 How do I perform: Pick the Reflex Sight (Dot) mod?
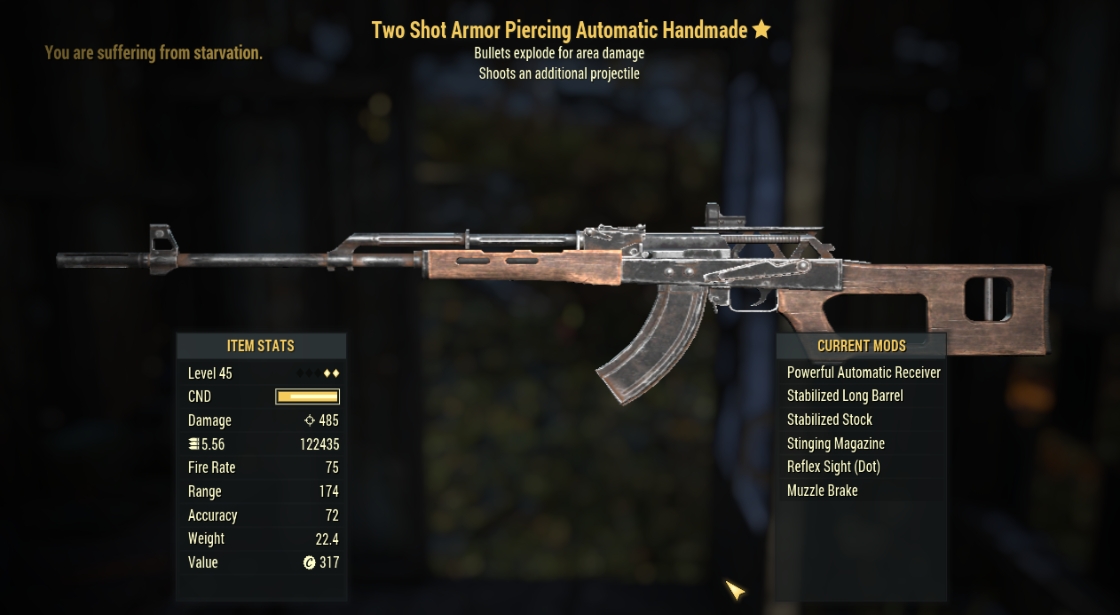click(833, 467)
